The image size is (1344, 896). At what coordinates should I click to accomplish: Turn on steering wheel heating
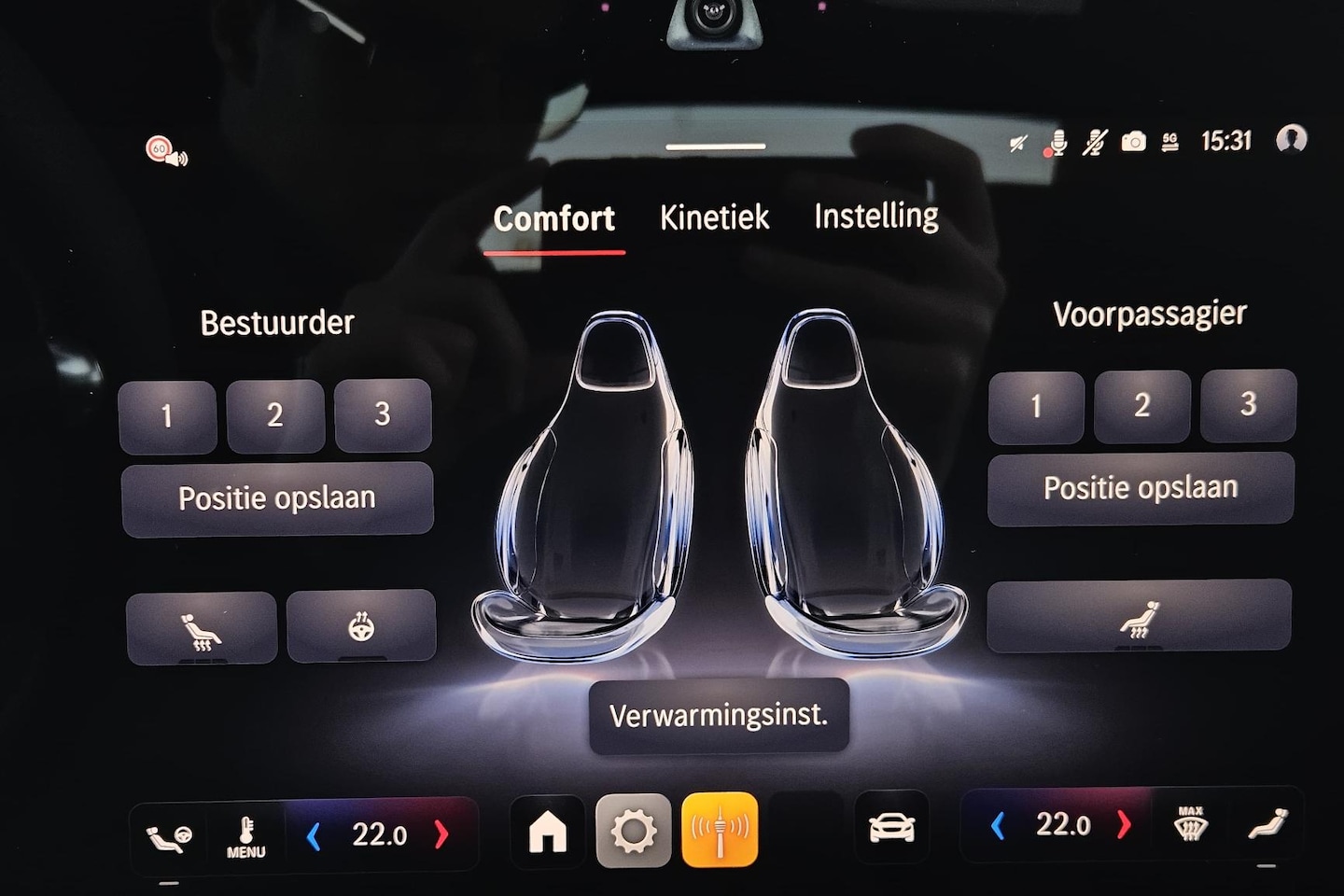[x=361, y=626]
